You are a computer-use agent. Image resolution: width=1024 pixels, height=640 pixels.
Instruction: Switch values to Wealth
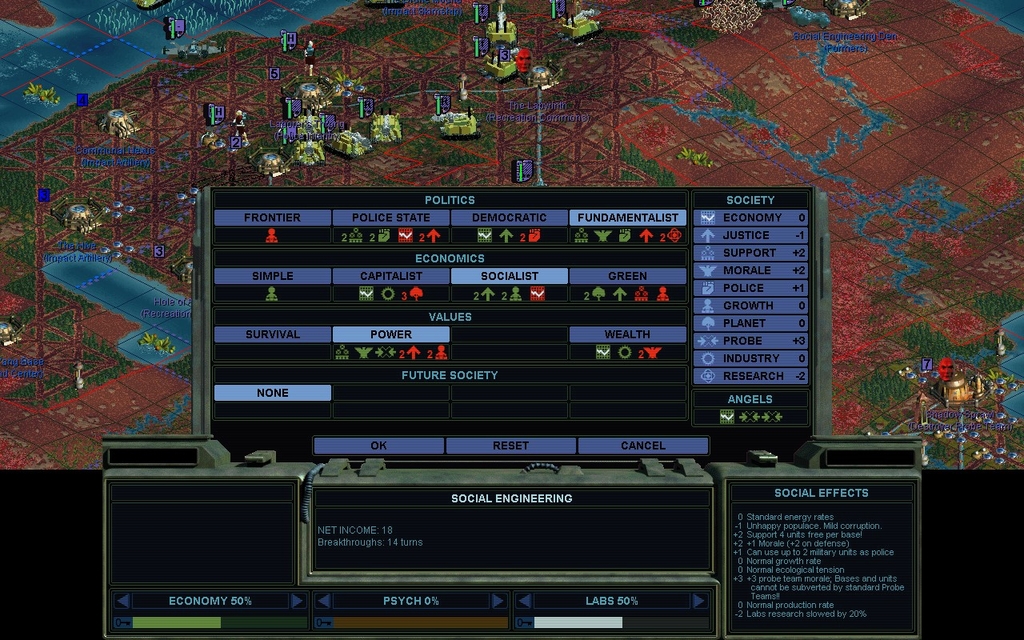pos(627,334)
